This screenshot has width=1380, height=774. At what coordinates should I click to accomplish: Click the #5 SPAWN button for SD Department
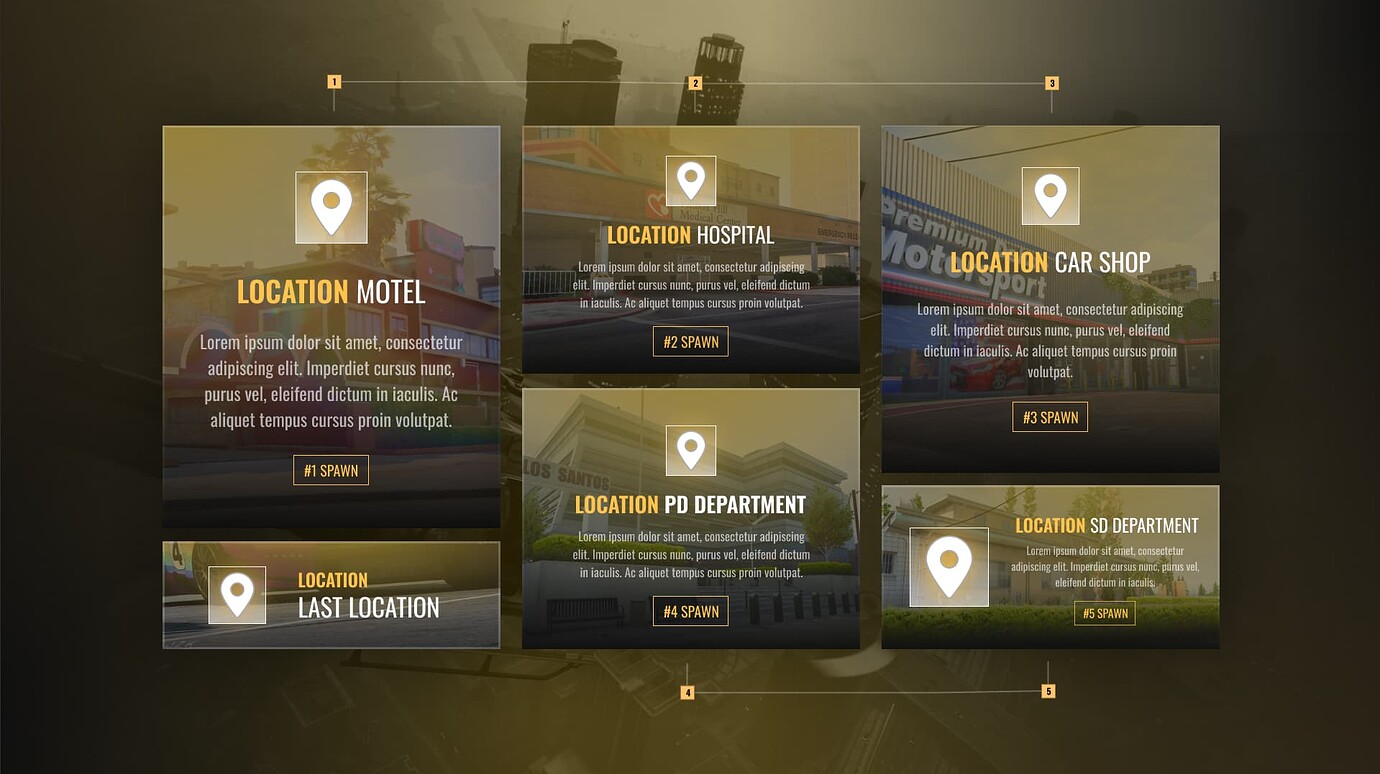[1105, 613]
